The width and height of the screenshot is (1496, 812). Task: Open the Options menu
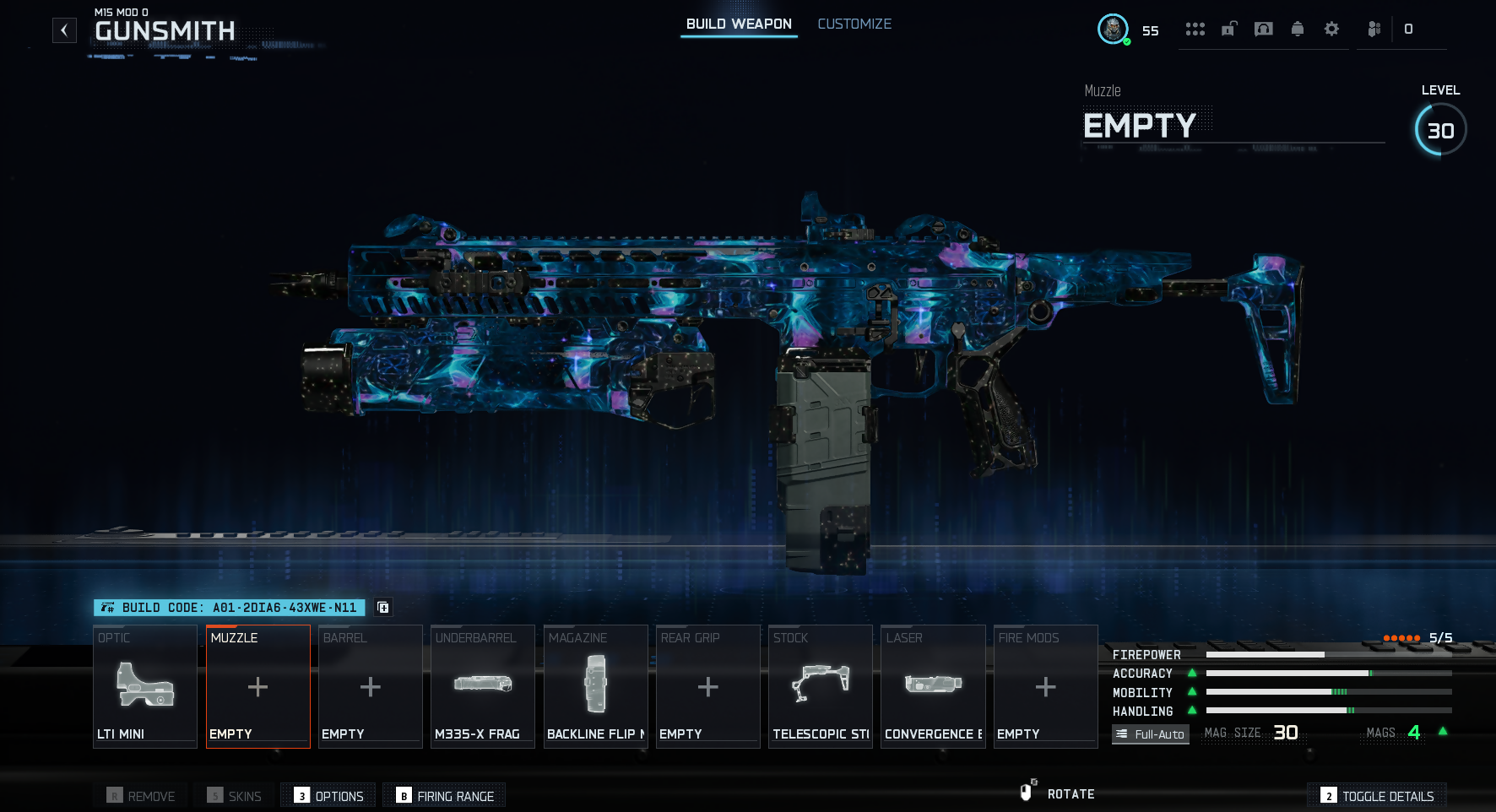tap(329, 796)
